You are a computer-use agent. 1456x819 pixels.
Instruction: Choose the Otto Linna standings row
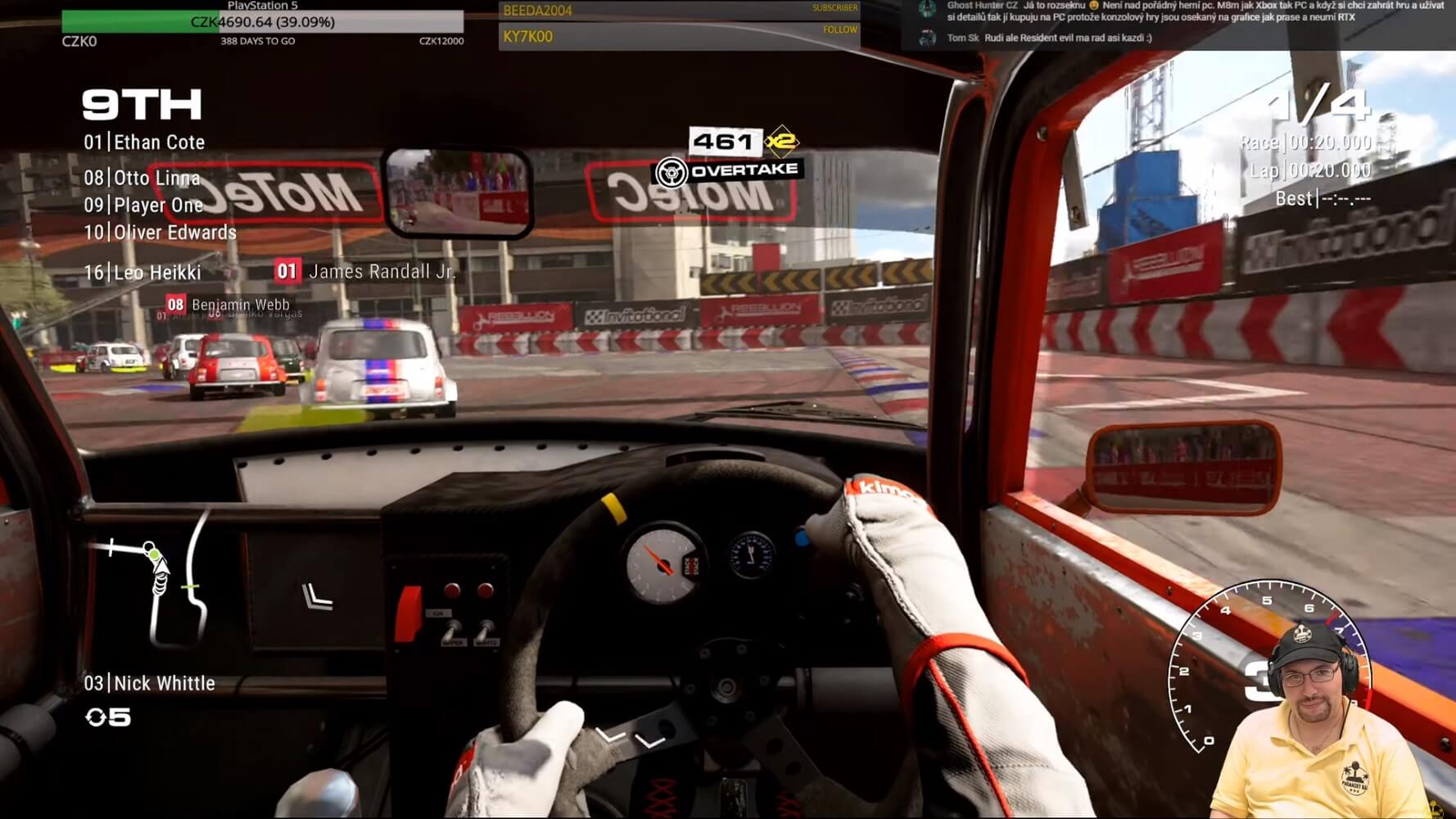(x=142, y=178)
